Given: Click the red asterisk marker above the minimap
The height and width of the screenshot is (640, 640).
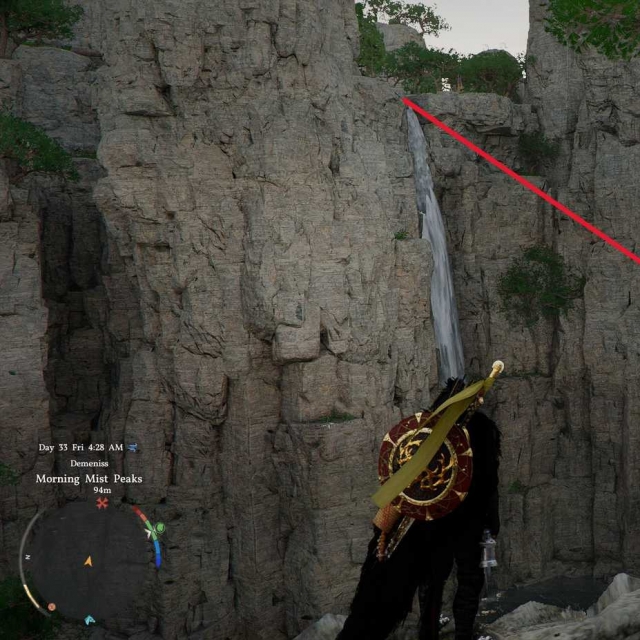Looking at the screenshot, I should 102,504.
